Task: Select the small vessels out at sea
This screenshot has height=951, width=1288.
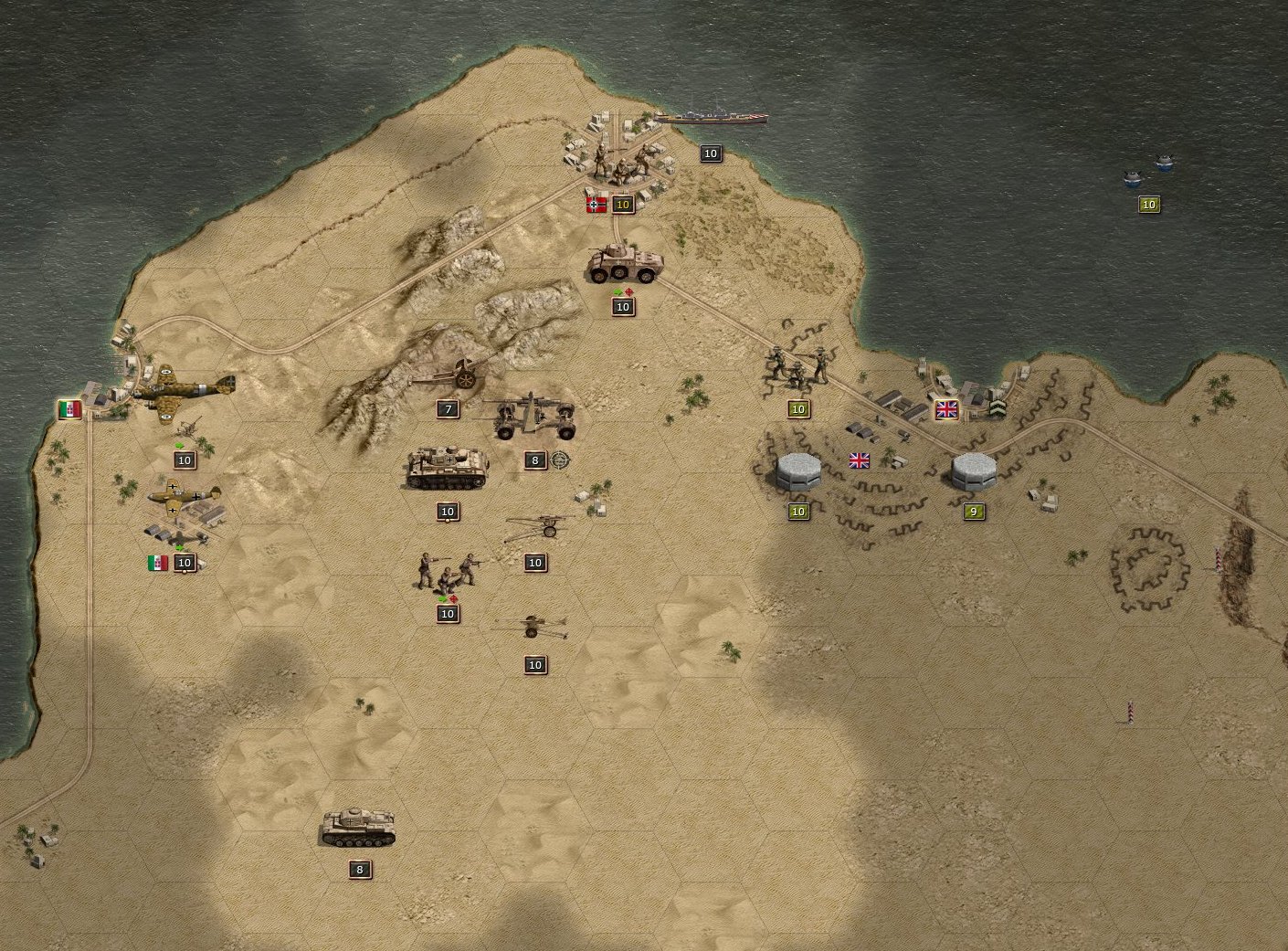Action: coord(1148,171)
